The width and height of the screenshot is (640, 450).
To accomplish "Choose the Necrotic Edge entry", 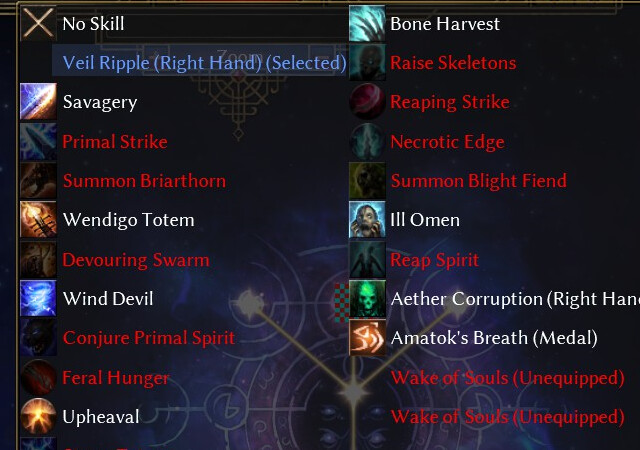I will coord(446,142).
